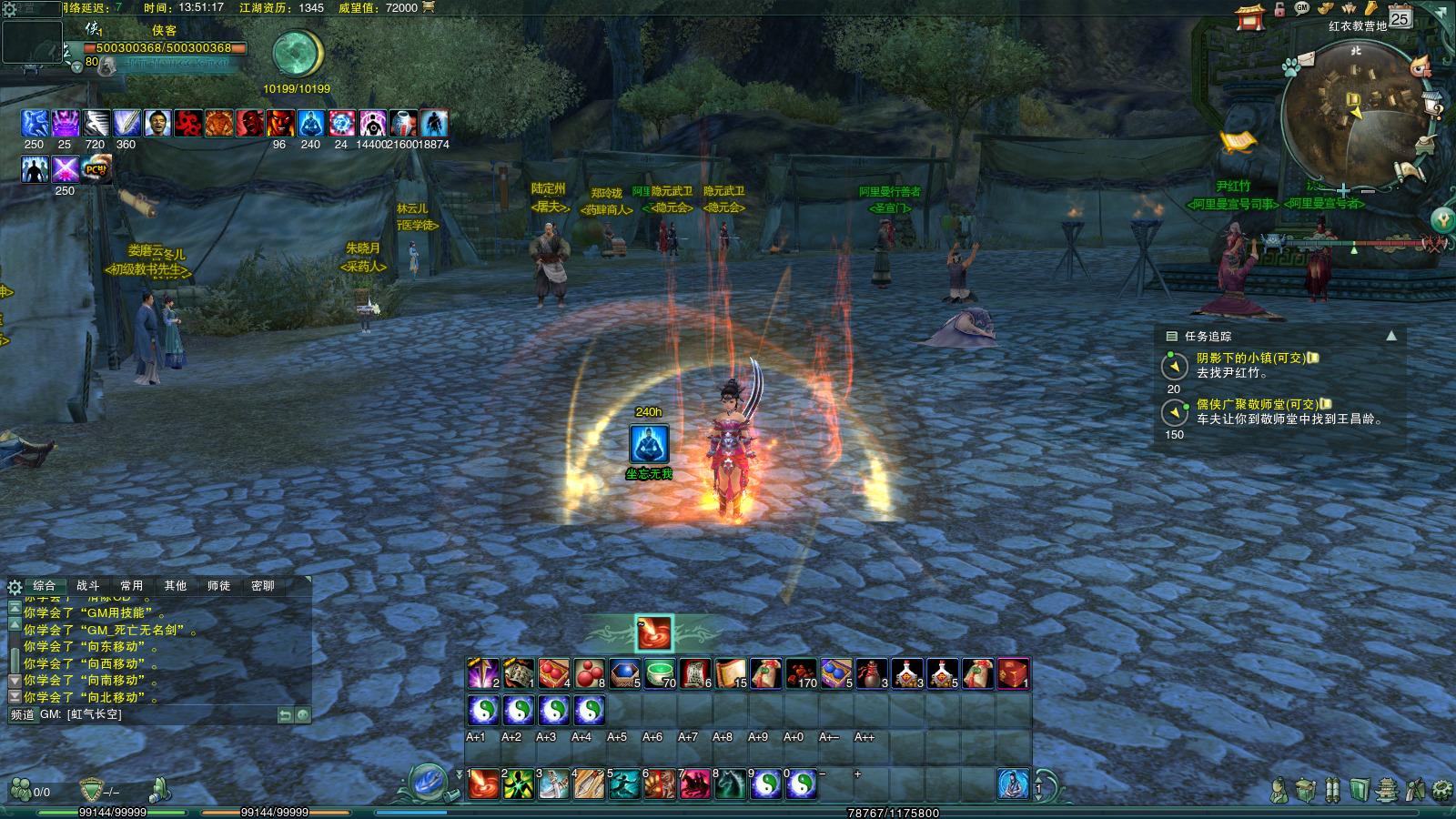The image size is (1456, 819).
Task: Open the pet paw print icon
Action: [x=1290, y=67]
